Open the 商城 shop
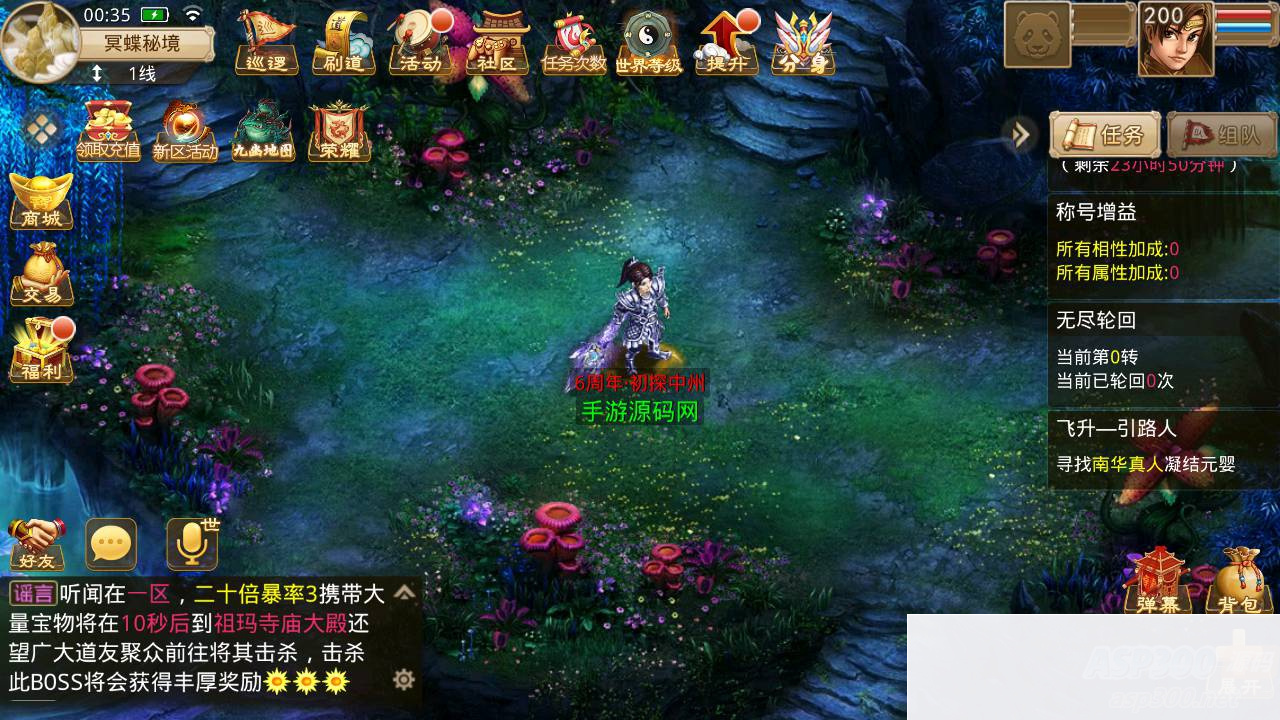 click(41, 201)
